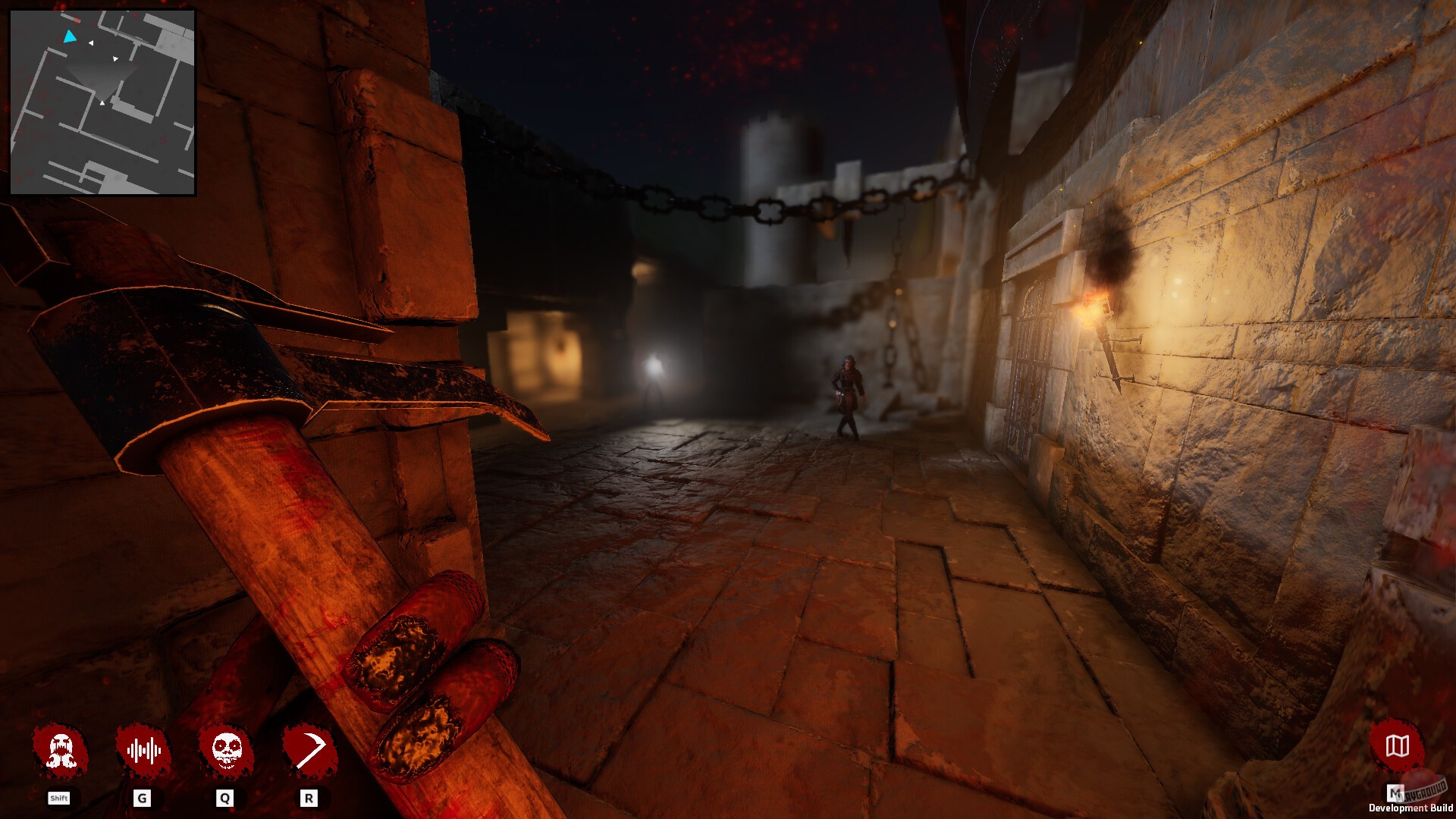Click the Q keybind label

[225, 798]
